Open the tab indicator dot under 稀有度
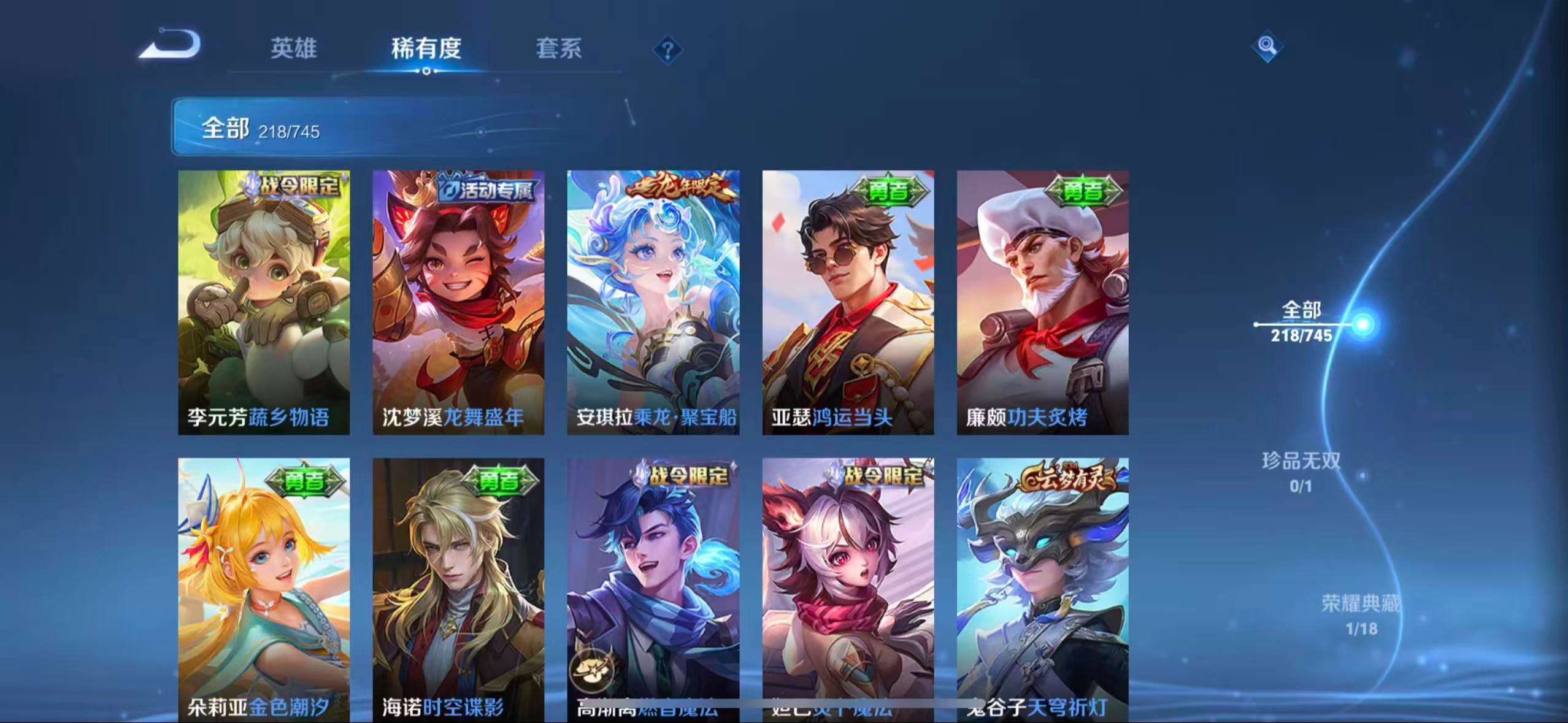Screen dimensions: 1568x723 [426, 72]
